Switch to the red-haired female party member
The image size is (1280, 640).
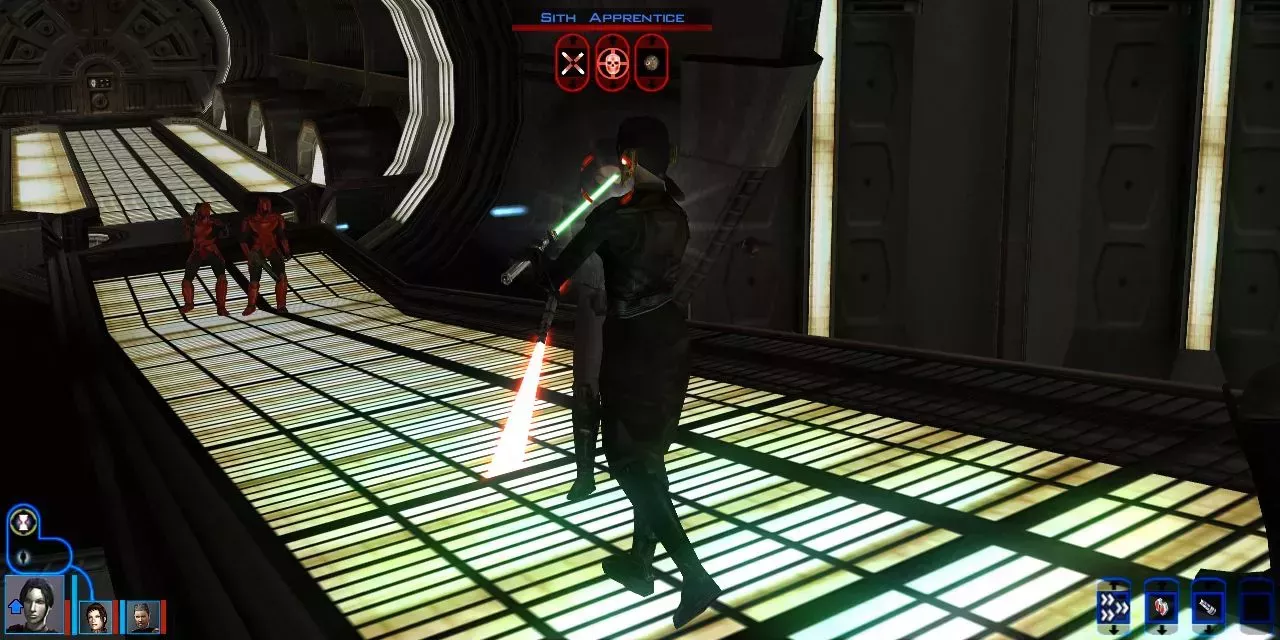pos(96,617)
